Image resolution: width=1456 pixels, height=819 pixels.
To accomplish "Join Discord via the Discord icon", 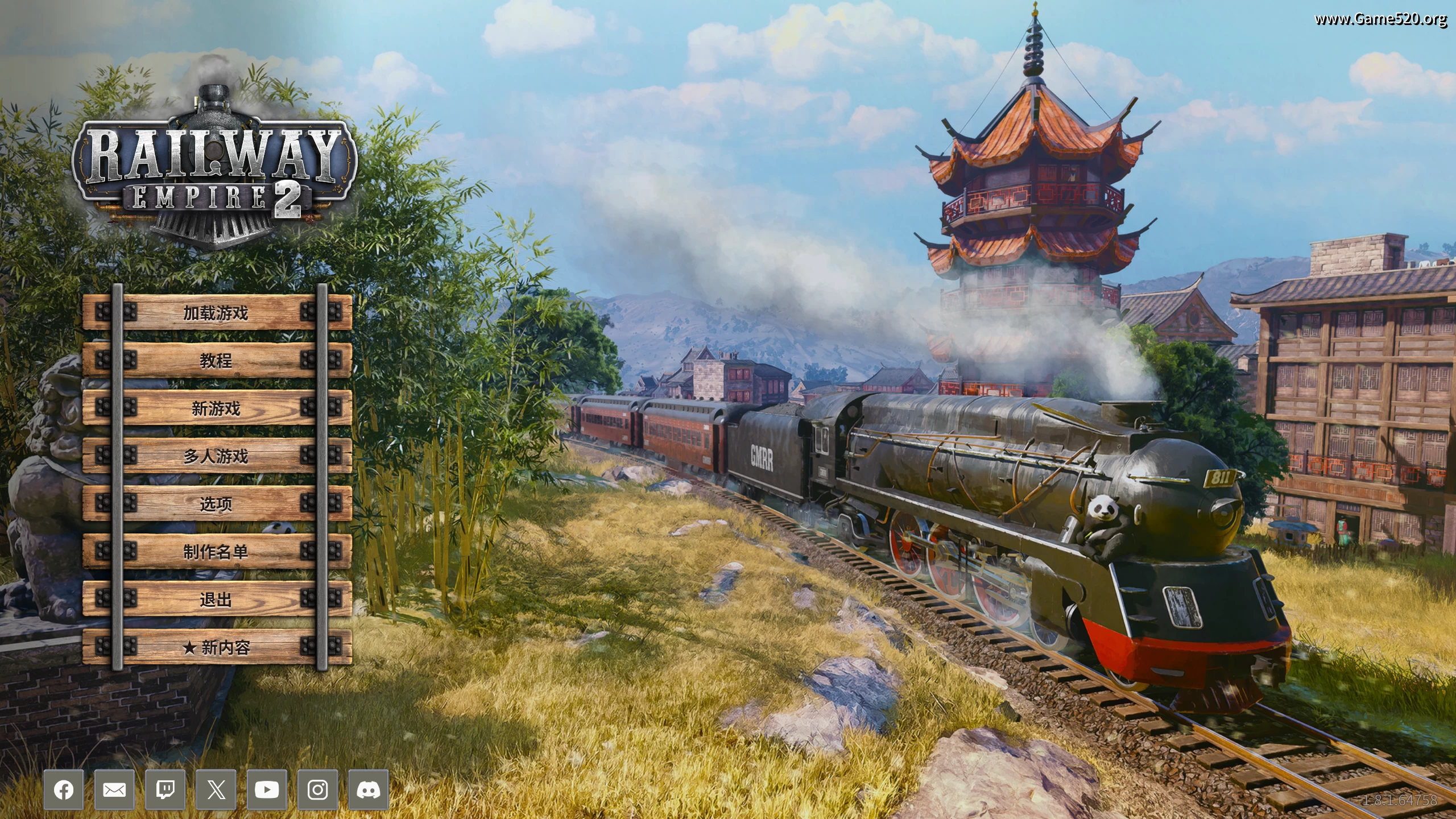I will (x=367, y=789).
